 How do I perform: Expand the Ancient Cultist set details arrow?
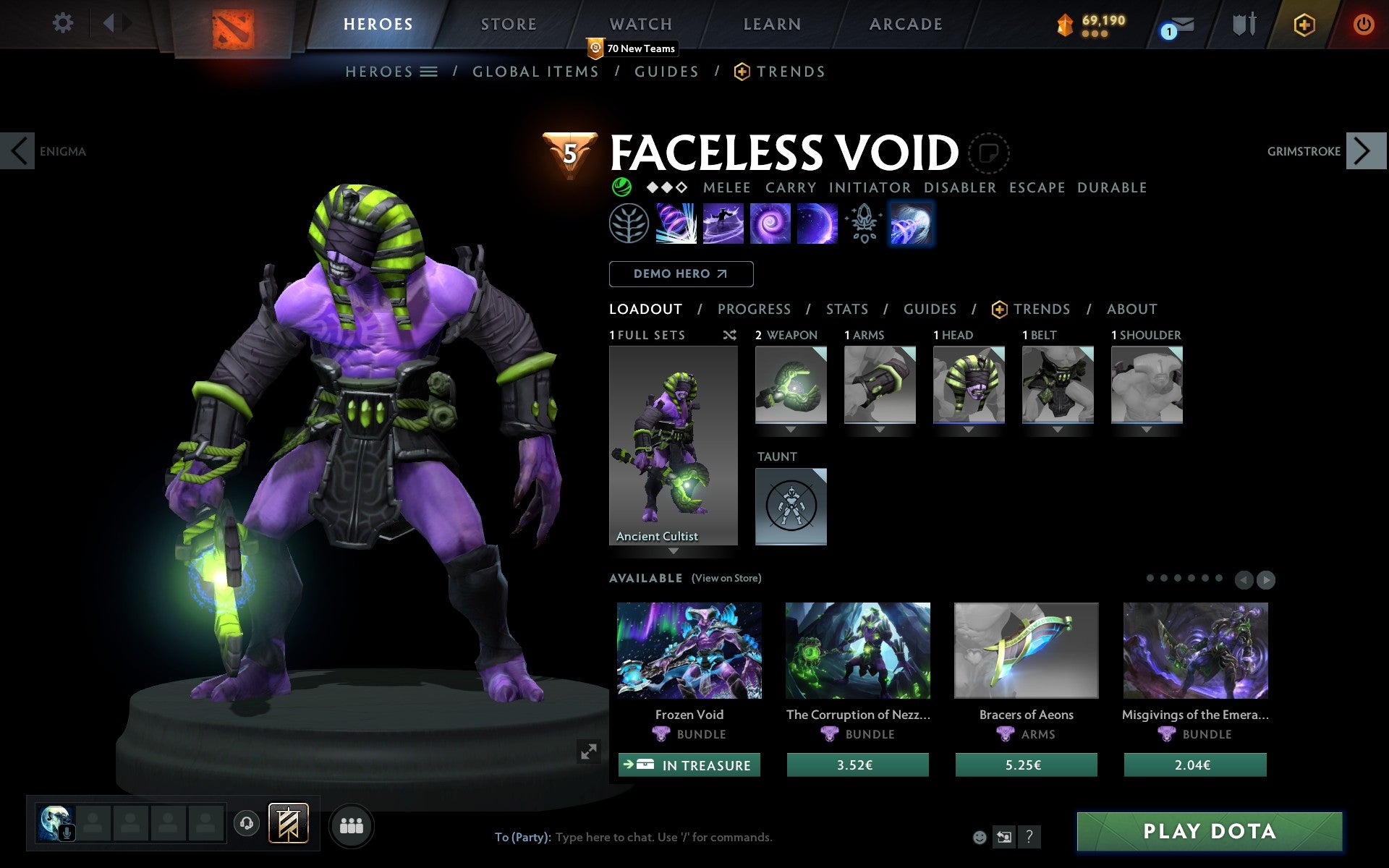coord(674,551)
